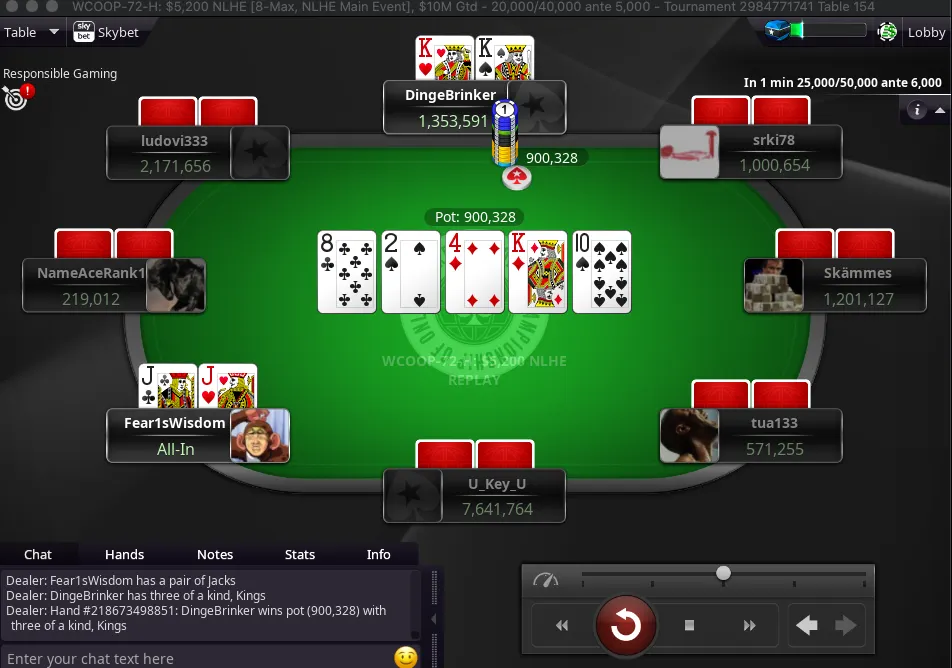
Task: Switch to the Hands tab
Action: tap(125, 554)
